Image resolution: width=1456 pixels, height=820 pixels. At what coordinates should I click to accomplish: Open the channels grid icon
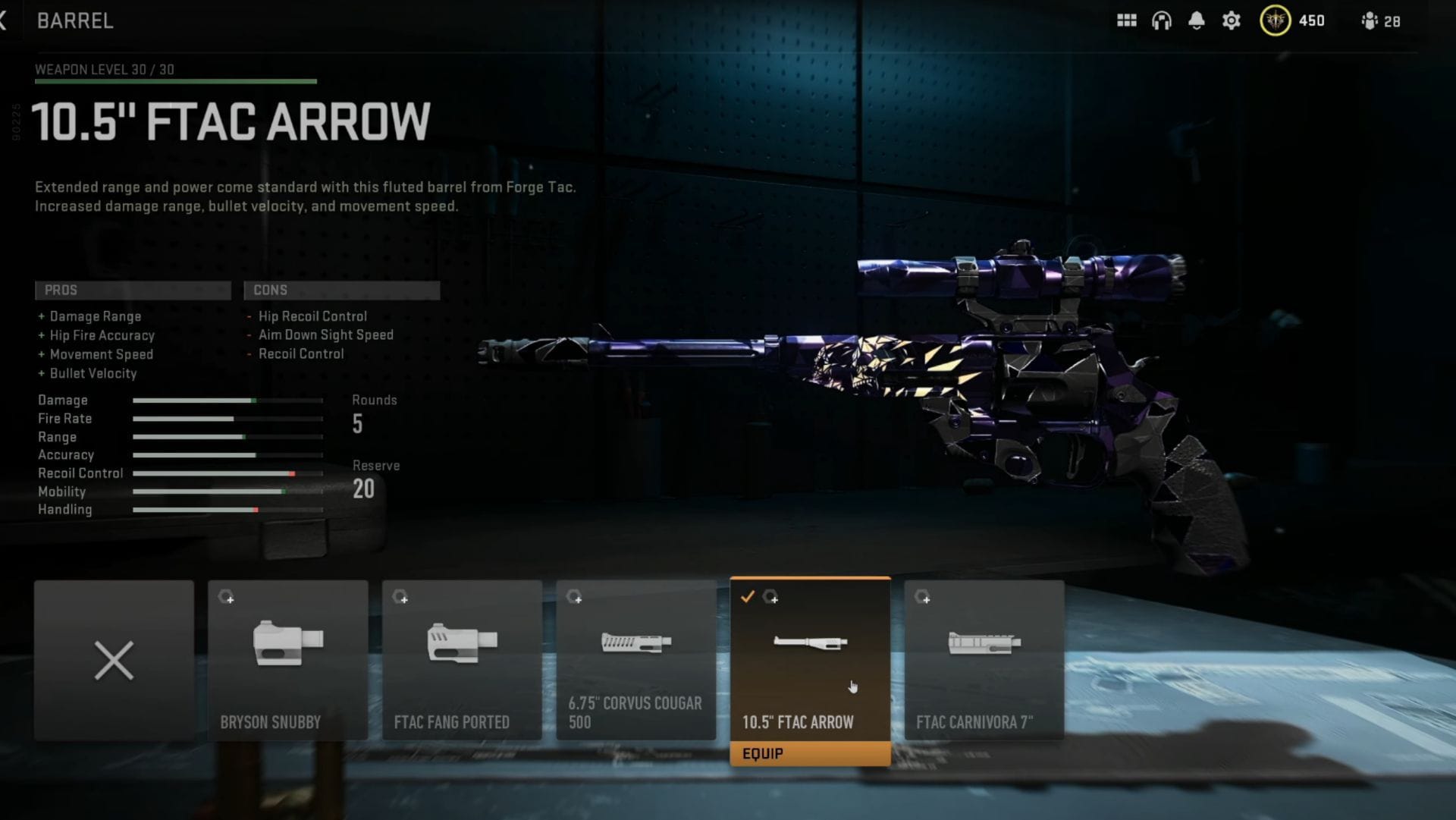pos(1128,20)
